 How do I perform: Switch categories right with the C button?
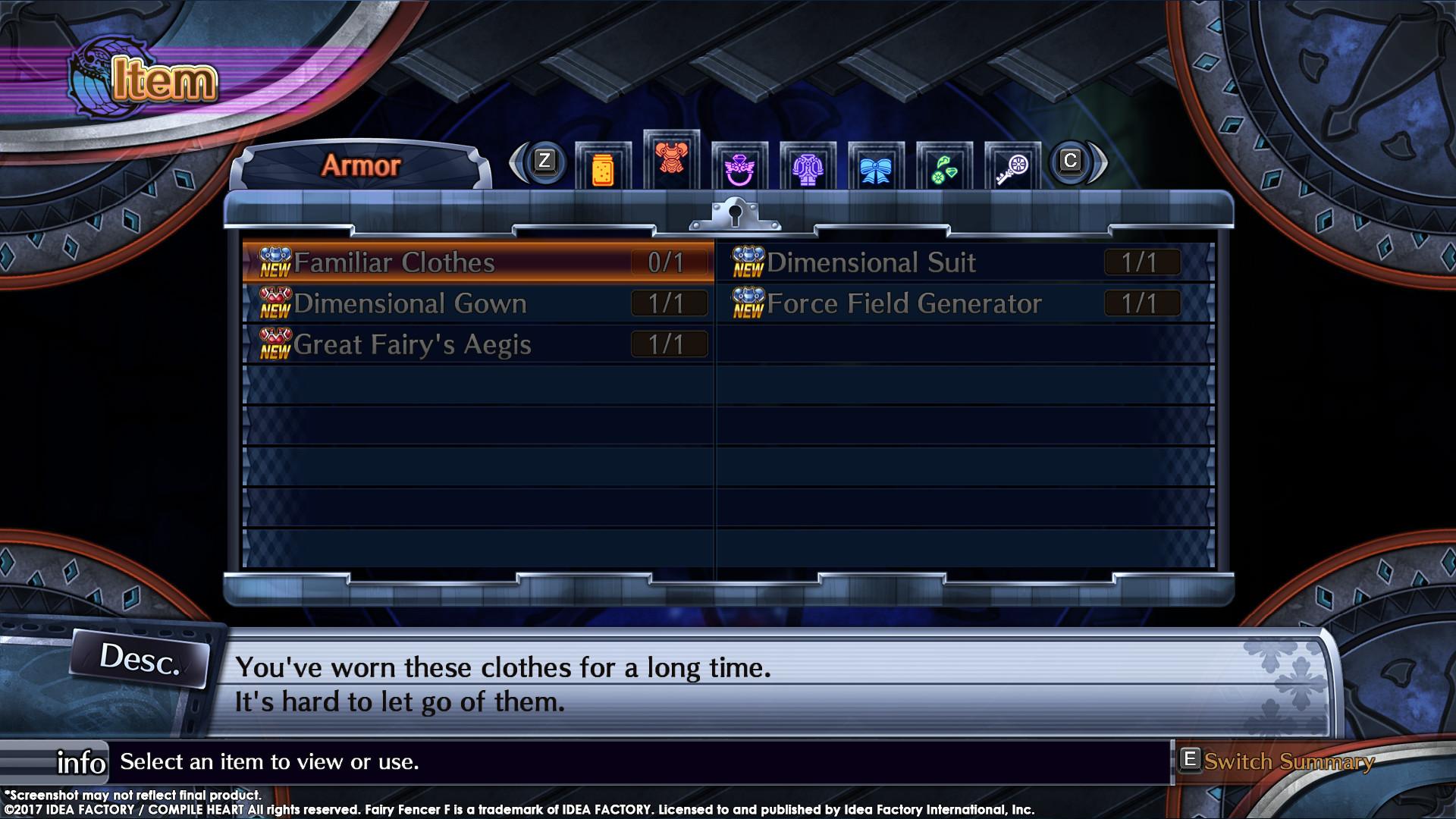tap(1072, 162)
